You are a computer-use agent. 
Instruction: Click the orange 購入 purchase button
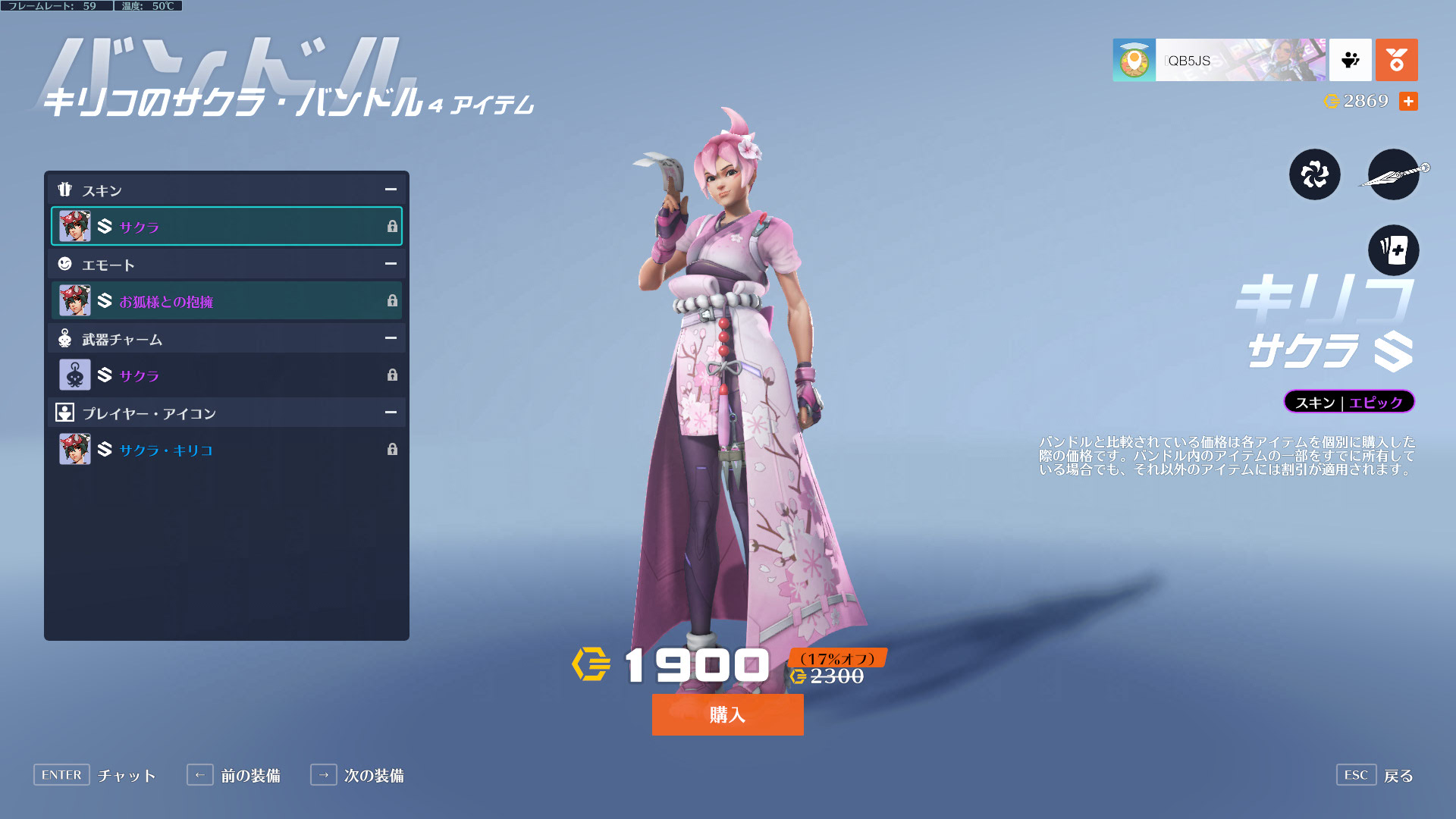tap(727, 714)
